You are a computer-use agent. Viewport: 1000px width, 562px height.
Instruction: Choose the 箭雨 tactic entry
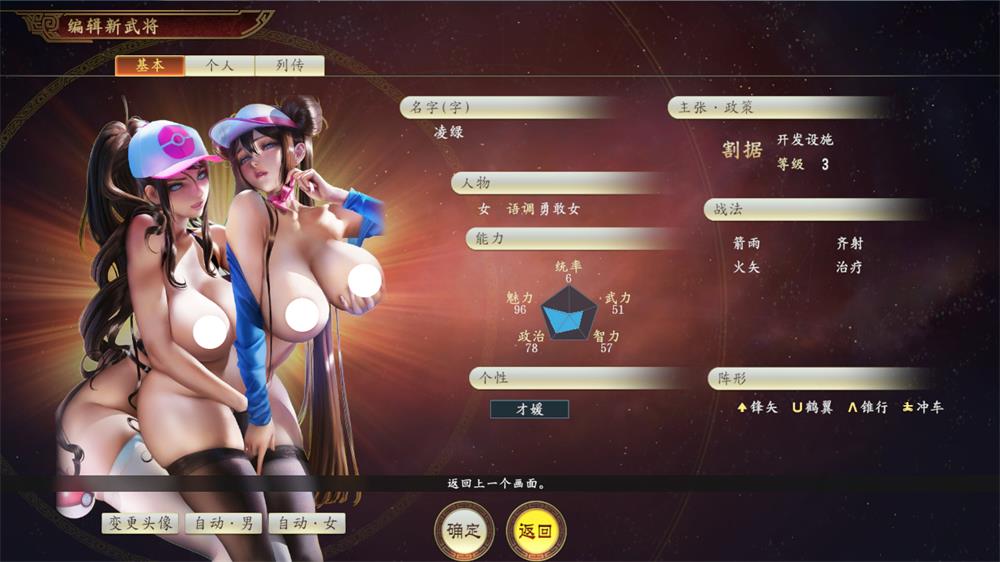point(746,243)
